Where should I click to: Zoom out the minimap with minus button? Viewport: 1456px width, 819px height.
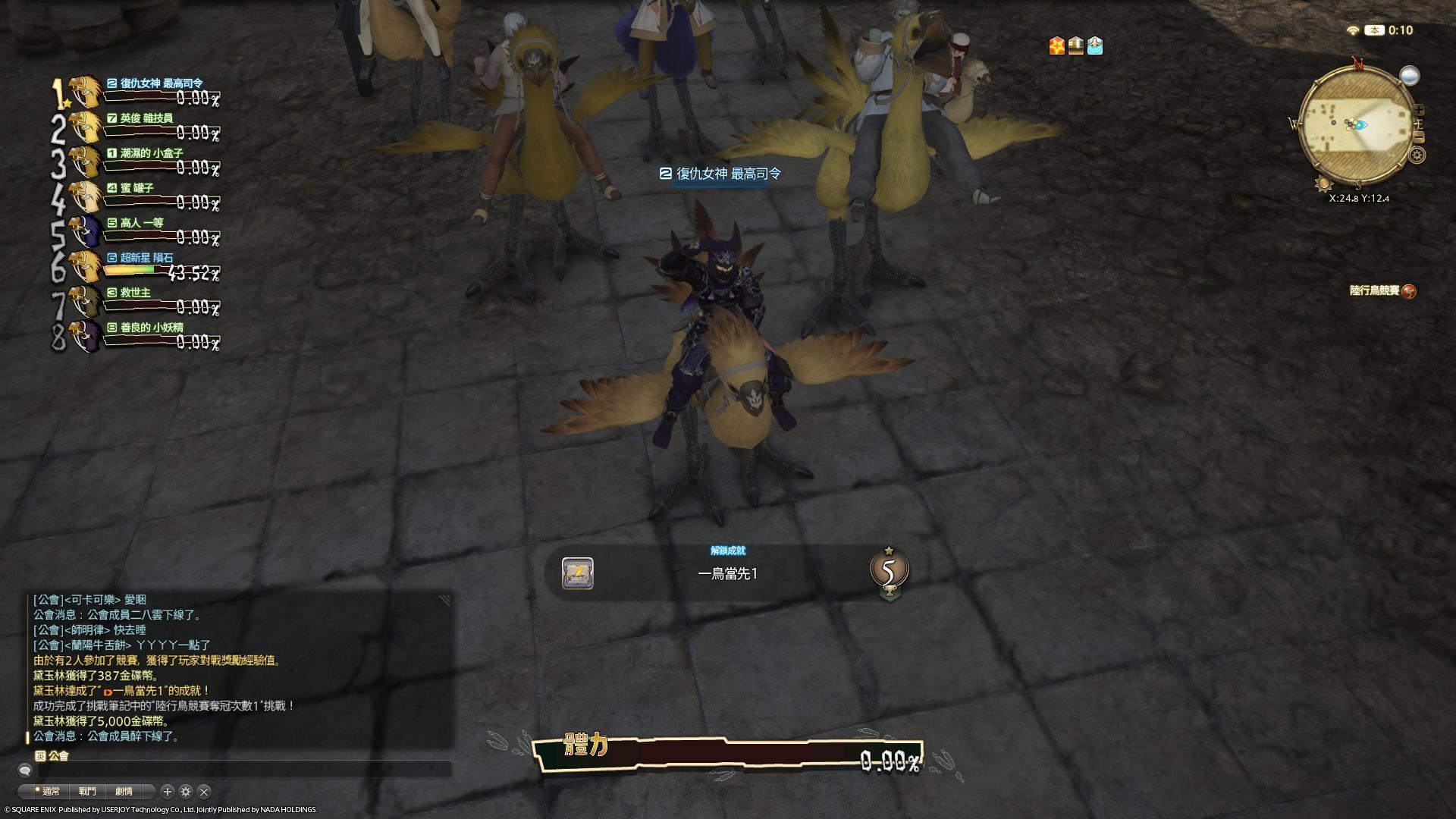1420,137
